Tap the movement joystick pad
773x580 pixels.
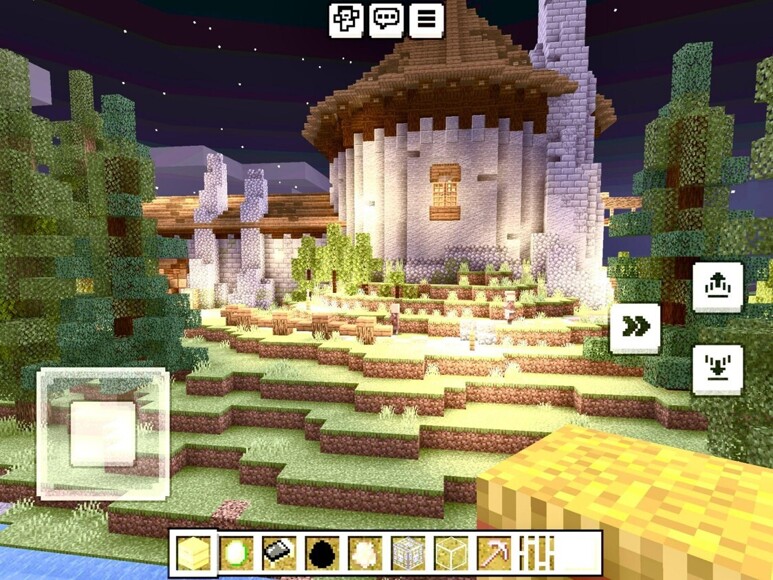(x=102, y=433)
